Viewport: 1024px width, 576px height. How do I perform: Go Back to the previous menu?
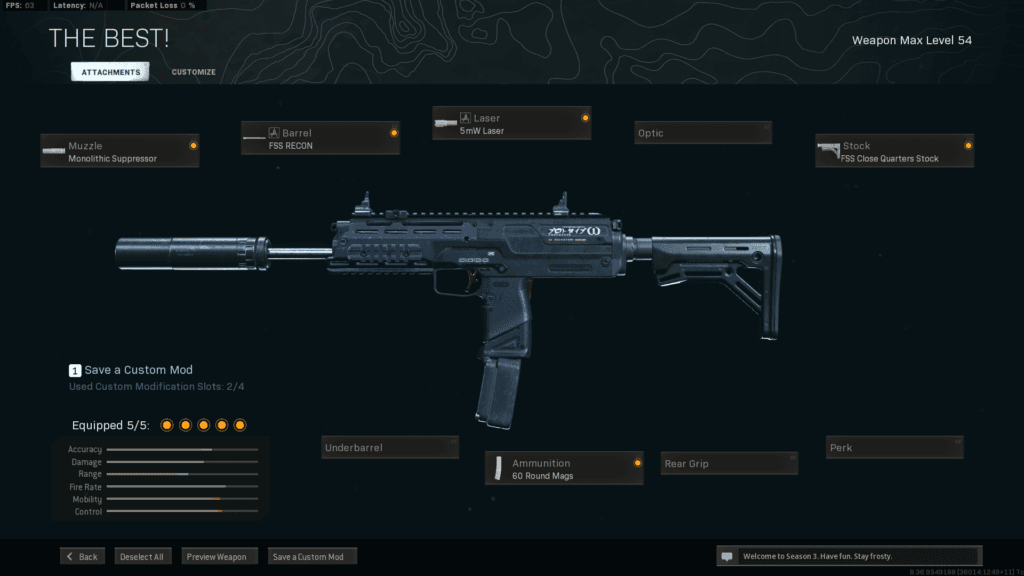82,556
